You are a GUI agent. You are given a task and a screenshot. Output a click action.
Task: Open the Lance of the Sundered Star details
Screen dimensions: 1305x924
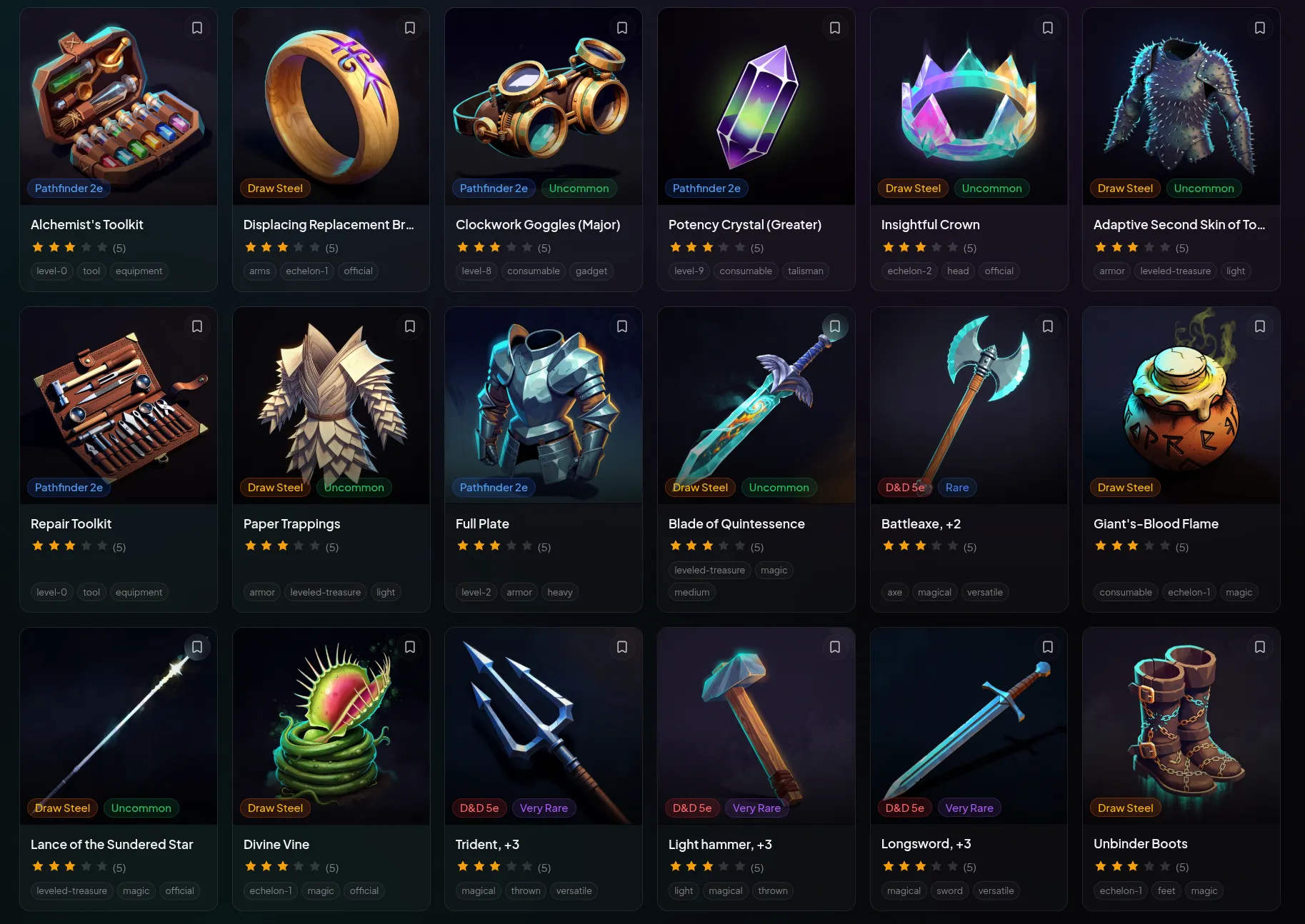click(x=111, y=844)
